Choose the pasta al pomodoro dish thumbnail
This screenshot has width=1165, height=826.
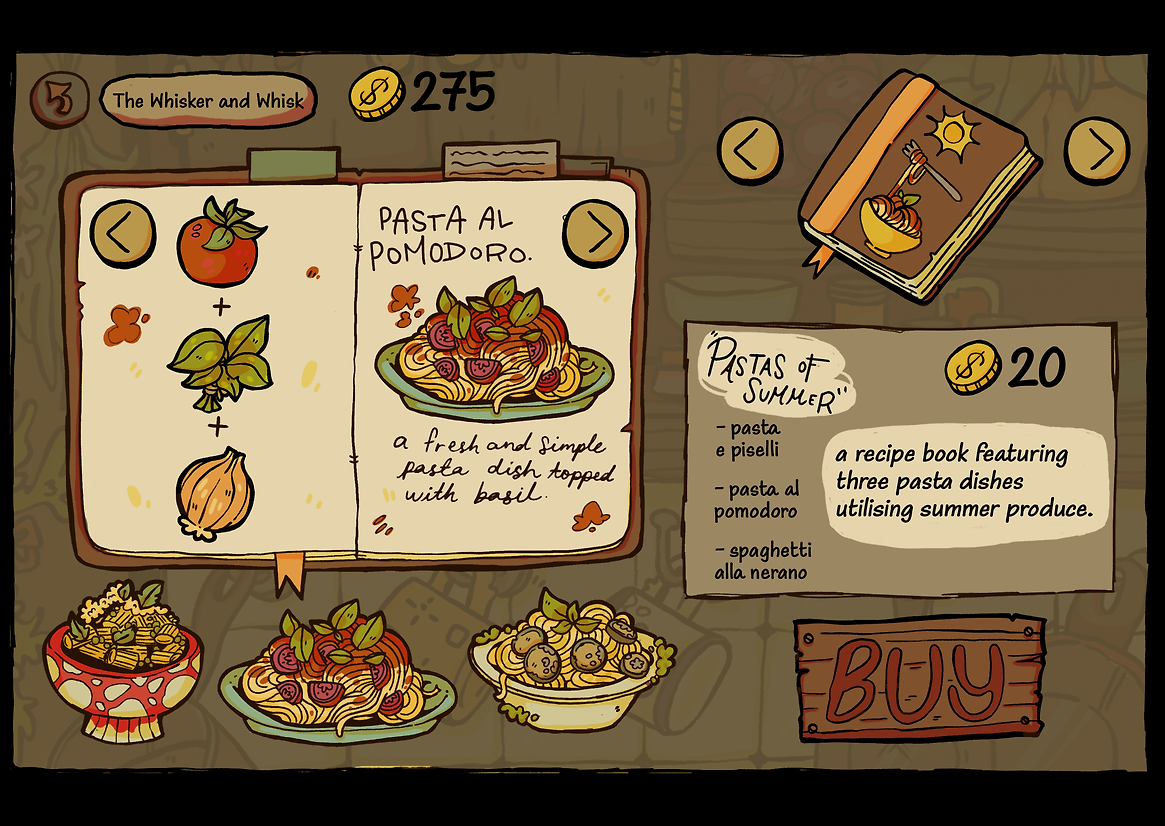tap(338, 672)
